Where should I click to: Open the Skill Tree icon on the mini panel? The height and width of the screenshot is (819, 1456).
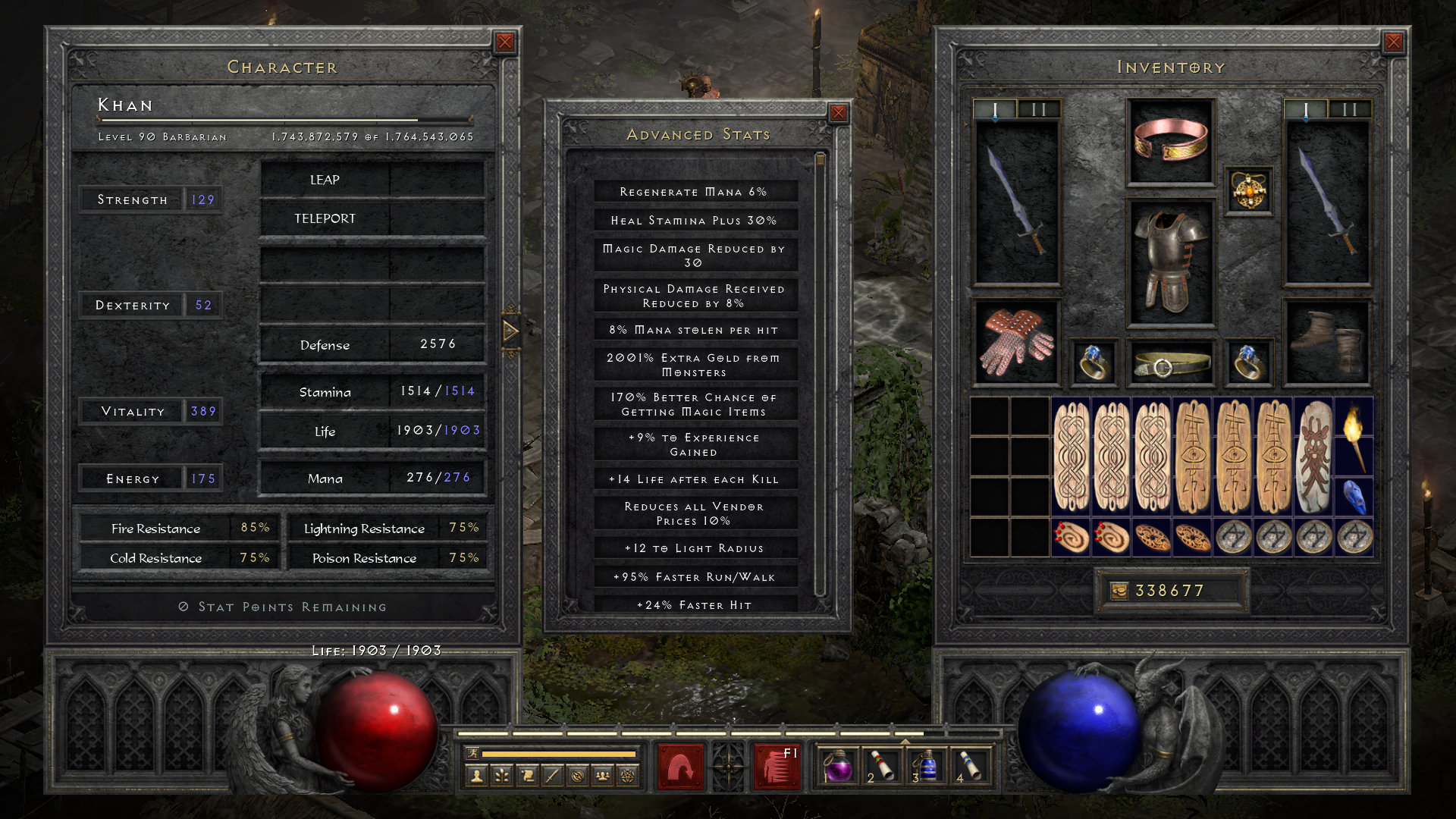(501, 774)
